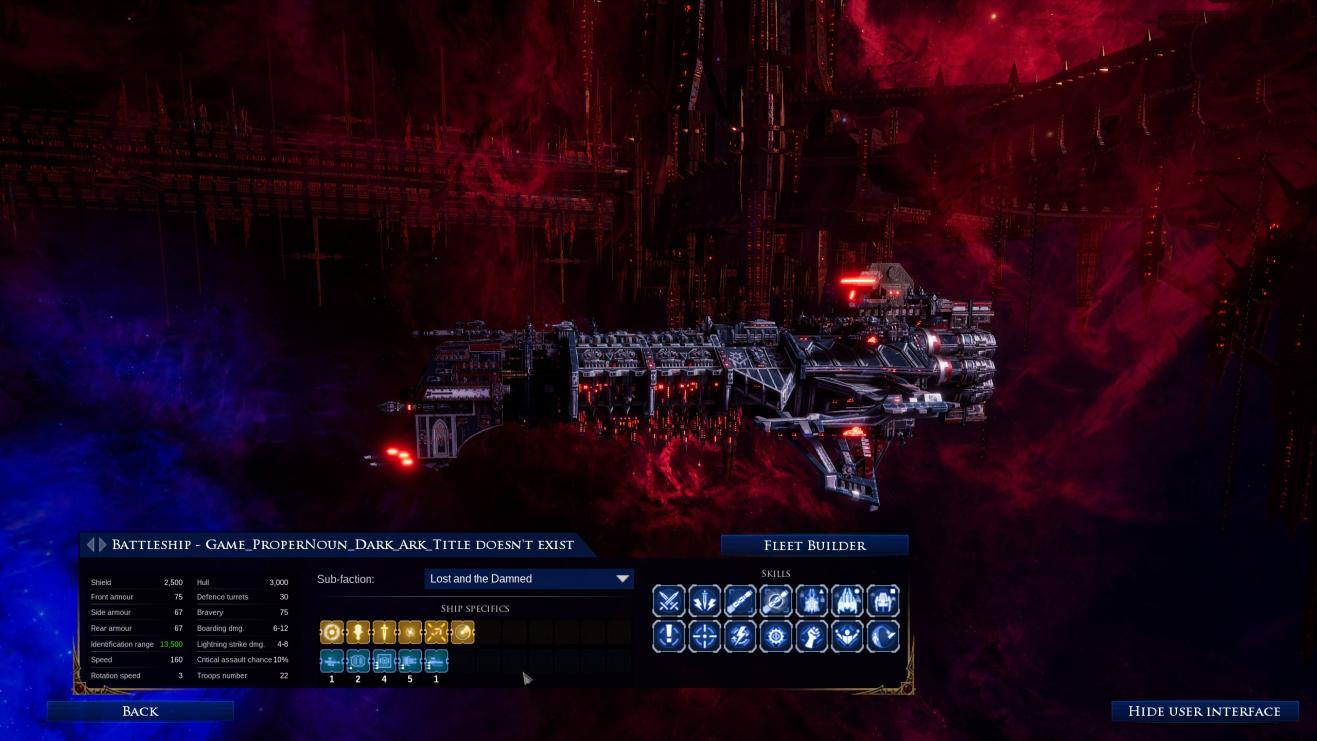Open the Fleet Builder
This screenshot has height=741, width=1317.
click(814, 545)
